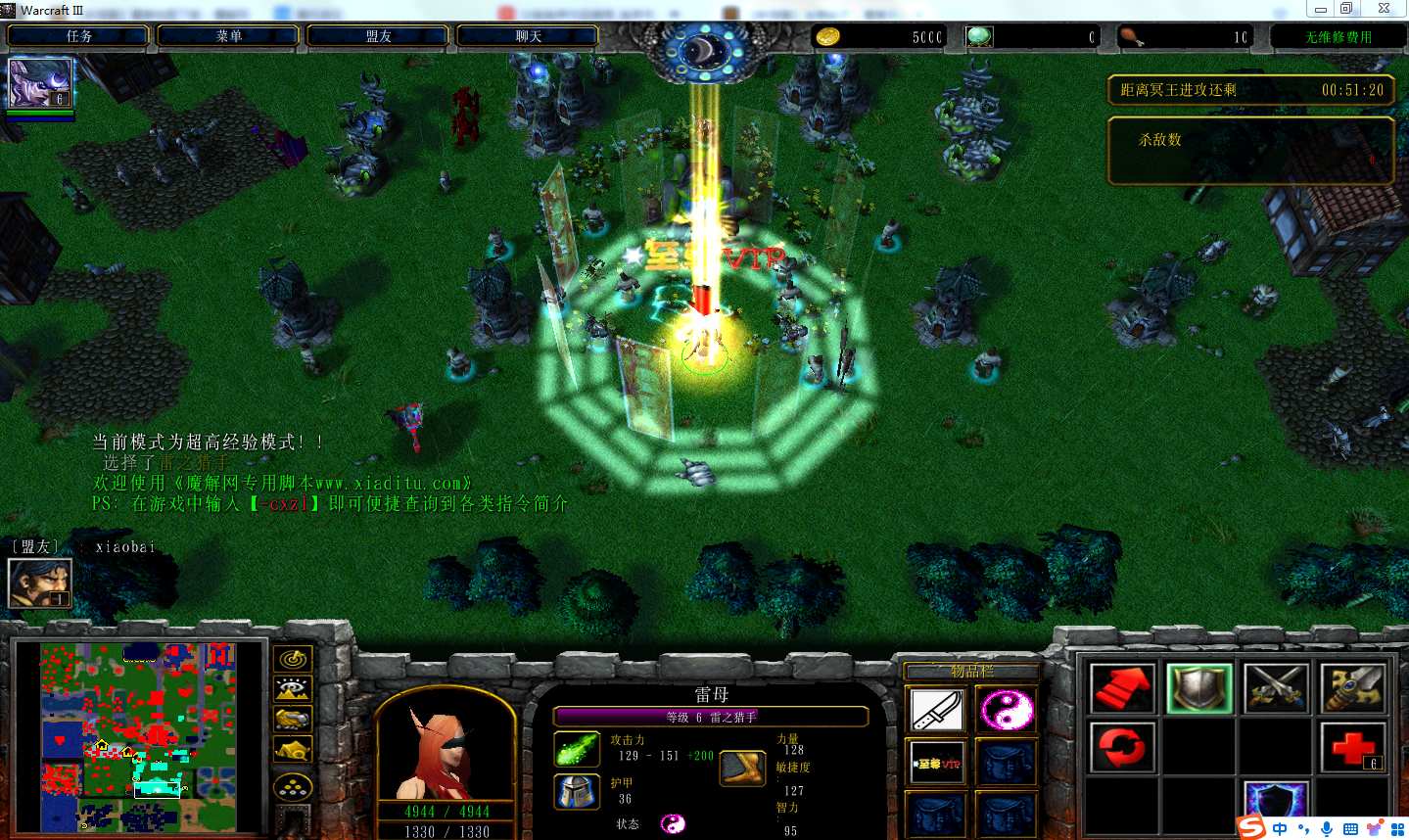Open the 盟友 allies menu
Screen dimensions: 1409x840
click(378, 36)
